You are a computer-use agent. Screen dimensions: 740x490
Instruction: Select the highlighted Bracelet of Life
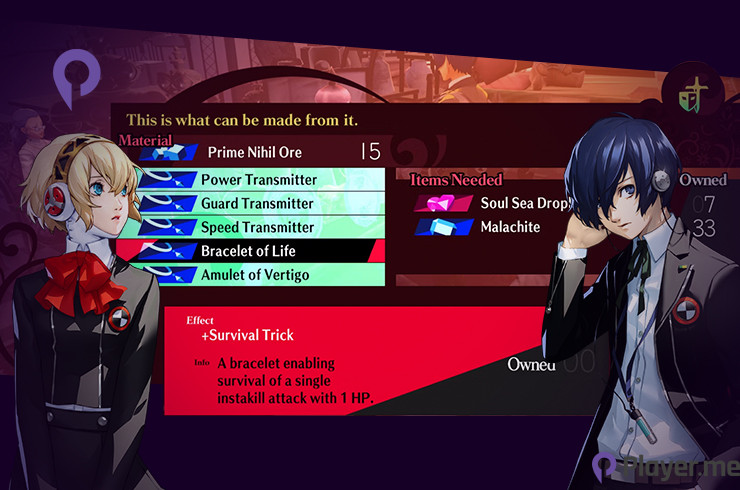[250, 250]
